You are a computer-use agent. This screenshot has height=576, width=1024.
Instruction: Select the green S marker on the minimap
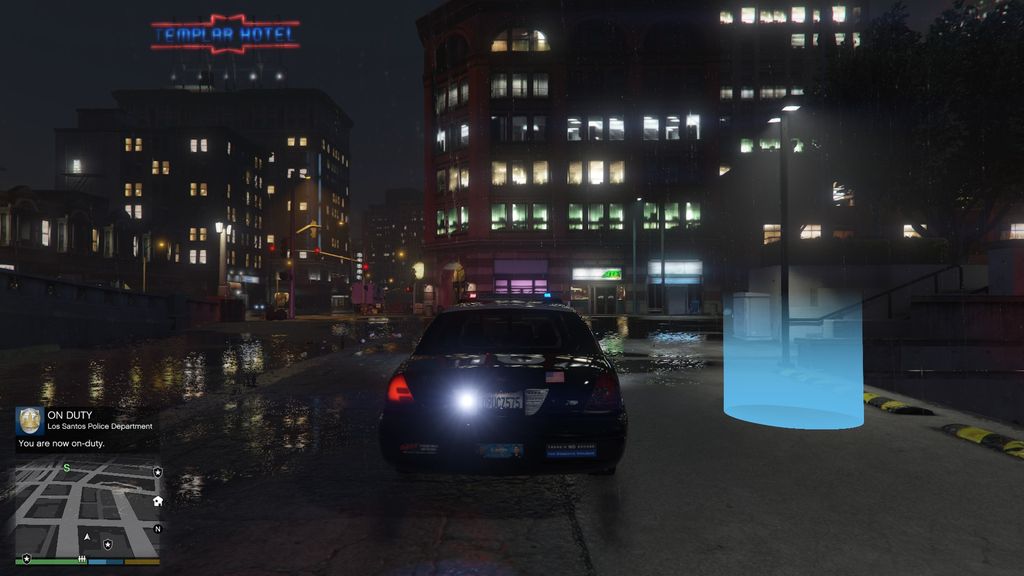point(67,468)
